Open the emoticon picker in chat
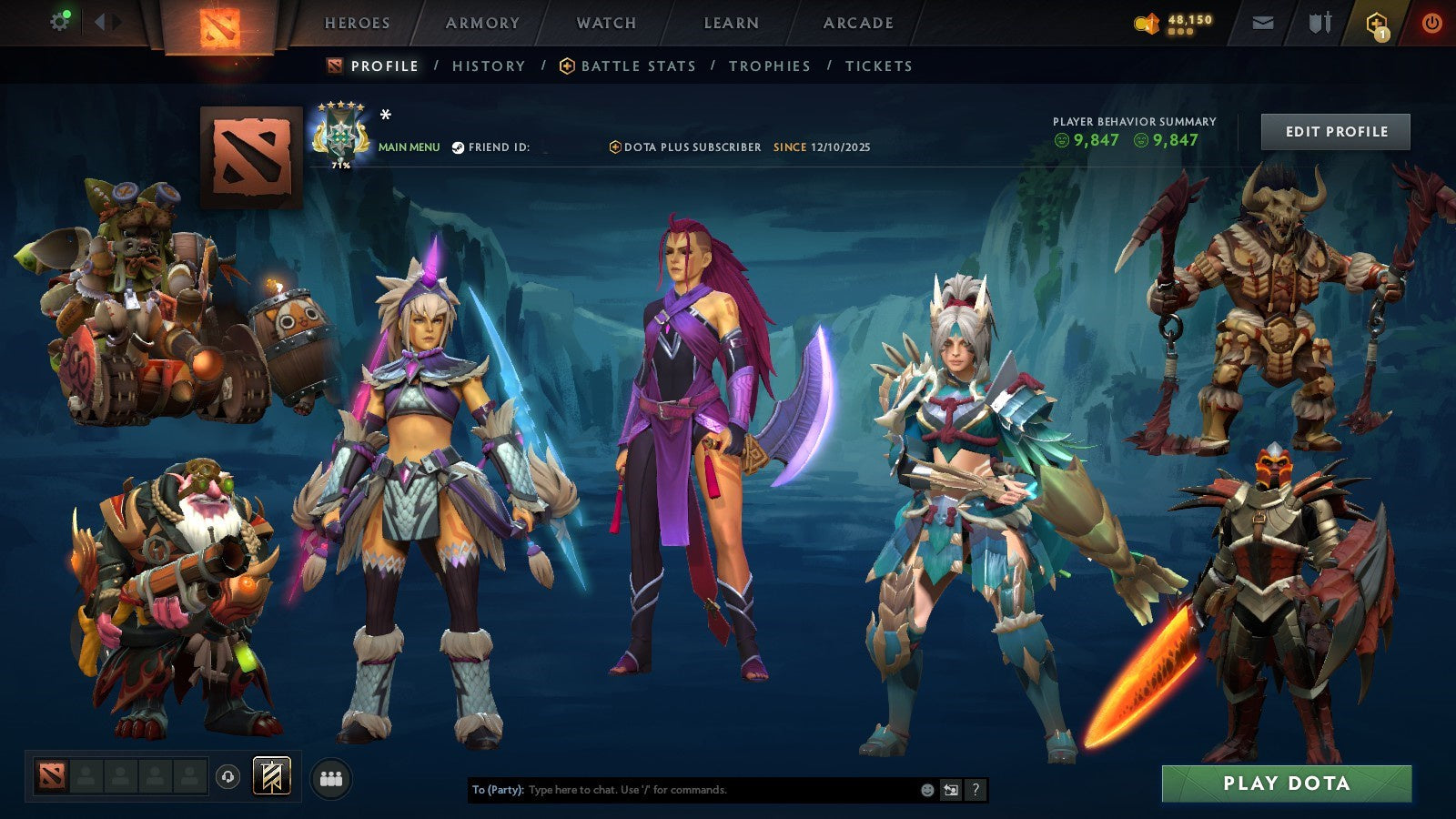This screenshot has width=1456, height=819. point(926,790)
